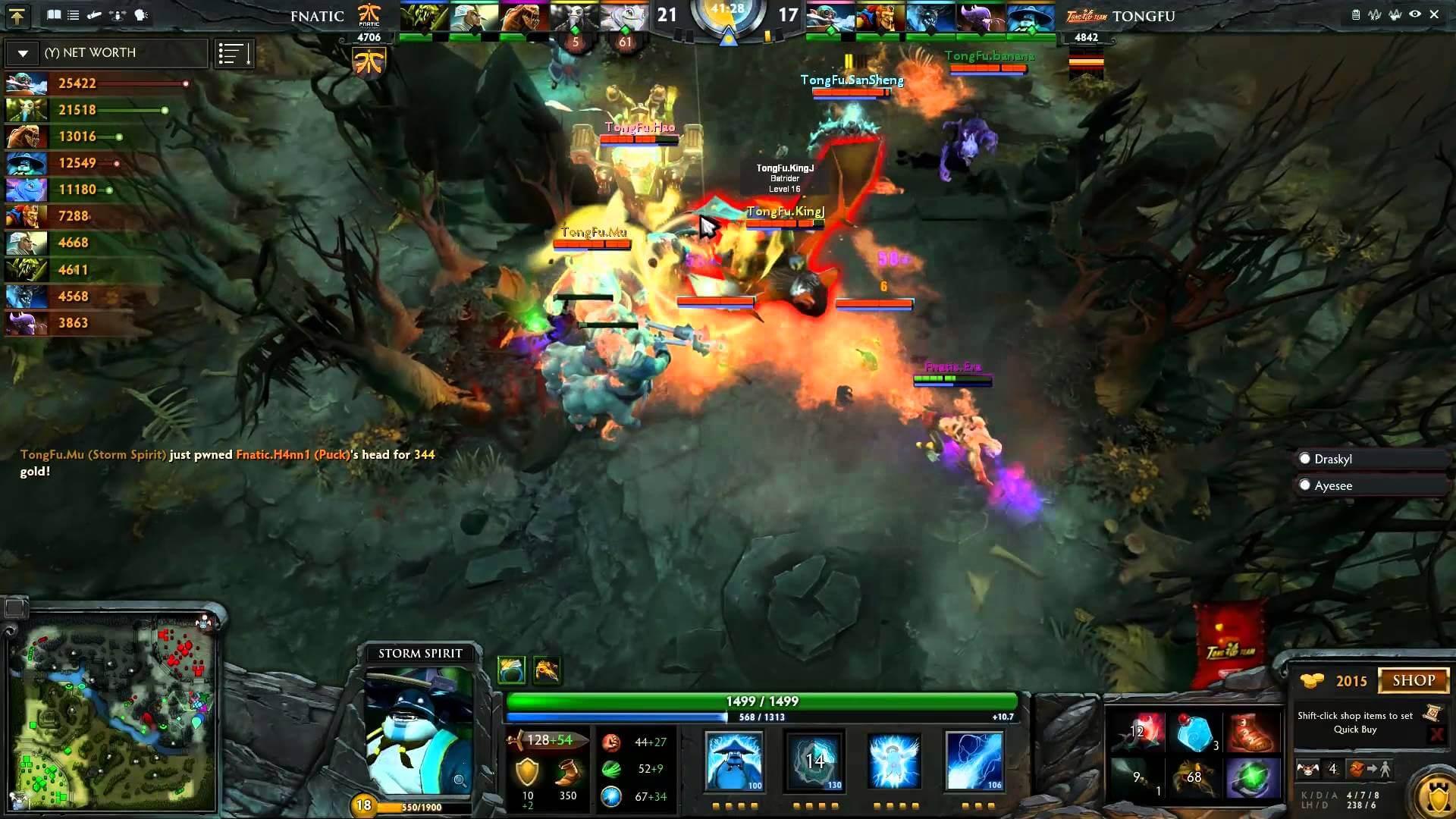Select the learn abilities book icon
1456x819 pixels.
[54, 14]
